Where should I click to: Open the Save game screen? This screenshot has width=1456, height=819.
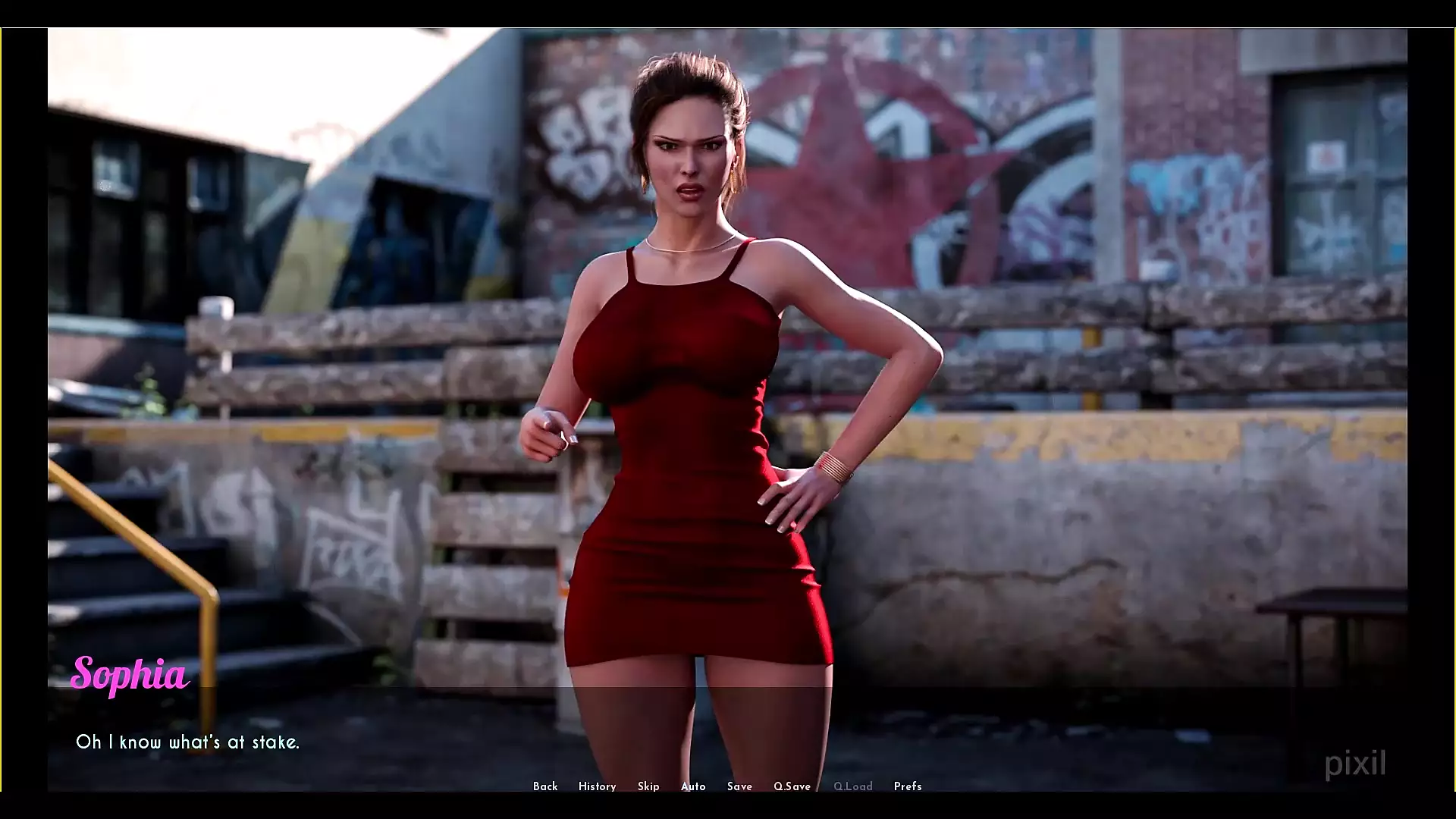coord(739,786)
